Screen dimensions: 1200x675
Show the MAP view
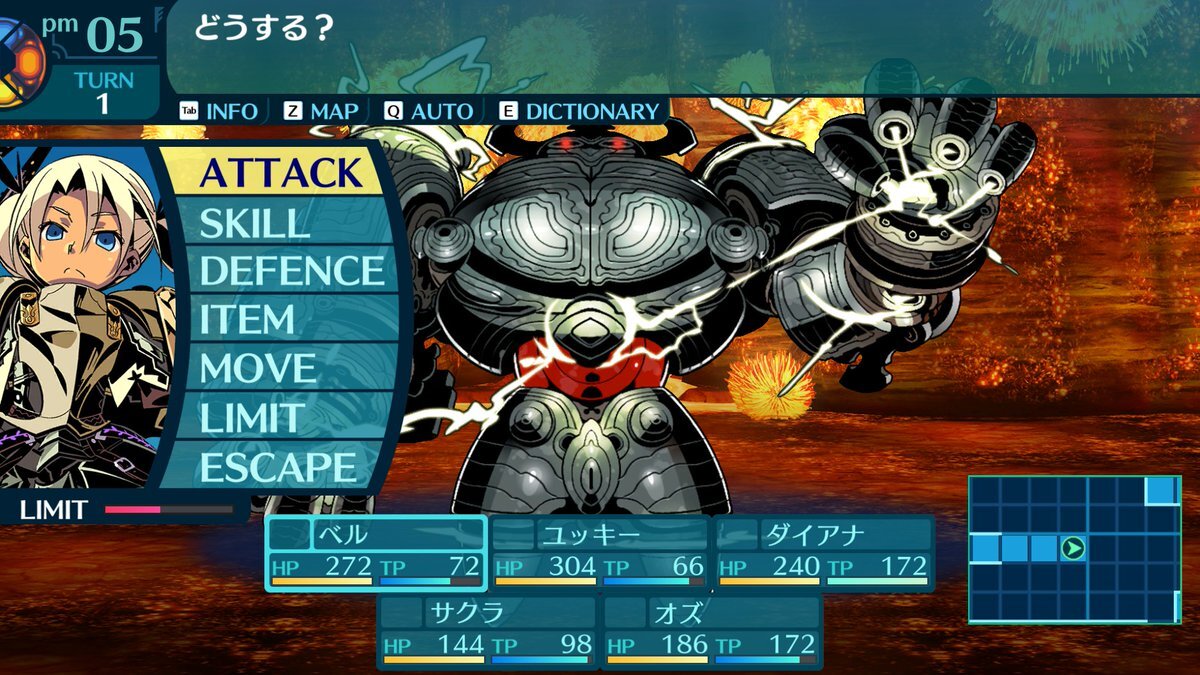[x=321, y=111]
